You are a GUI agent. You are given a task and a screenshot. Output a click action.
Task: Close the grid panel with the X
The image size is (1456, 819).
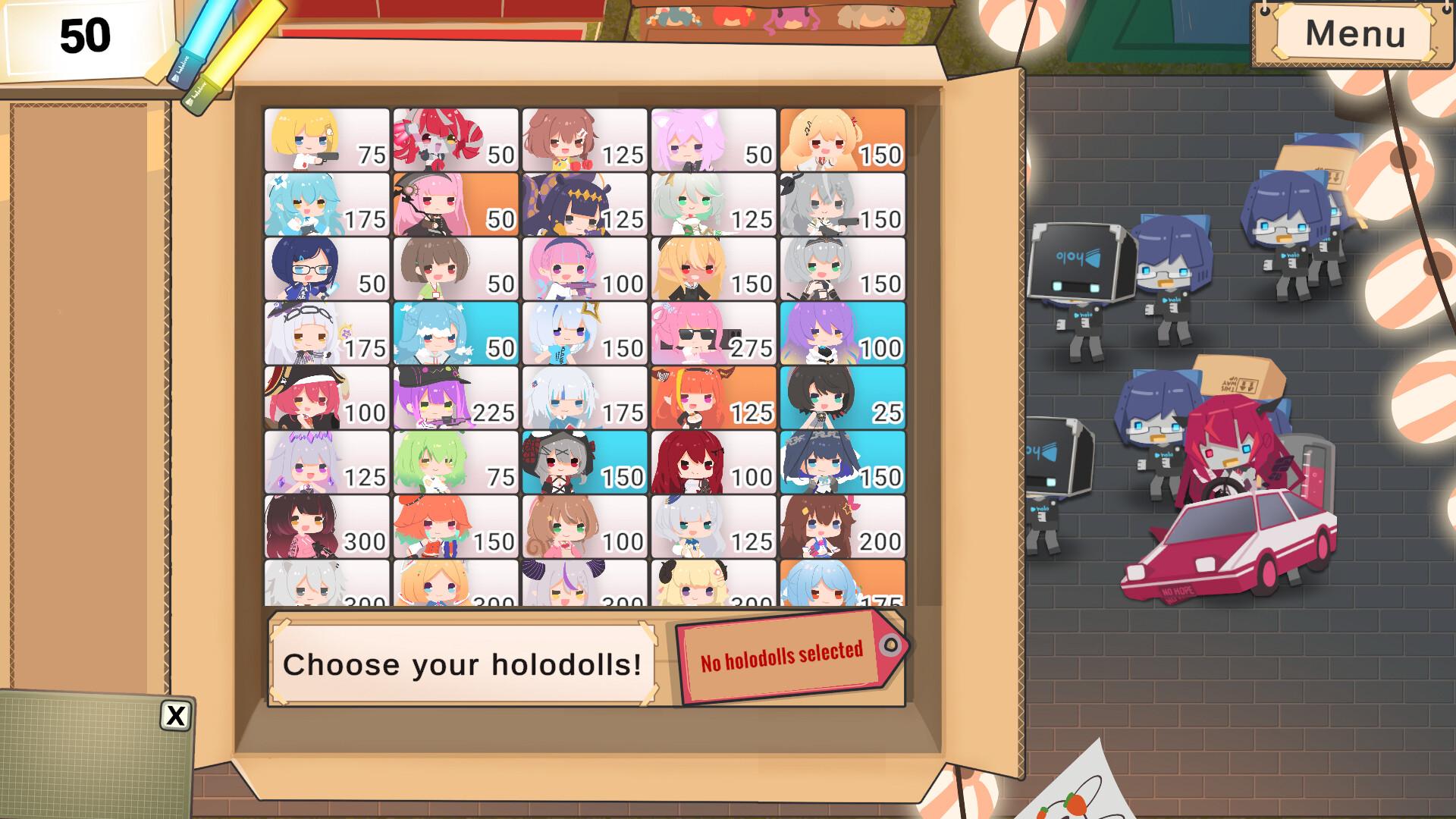[x=175, y=715]
